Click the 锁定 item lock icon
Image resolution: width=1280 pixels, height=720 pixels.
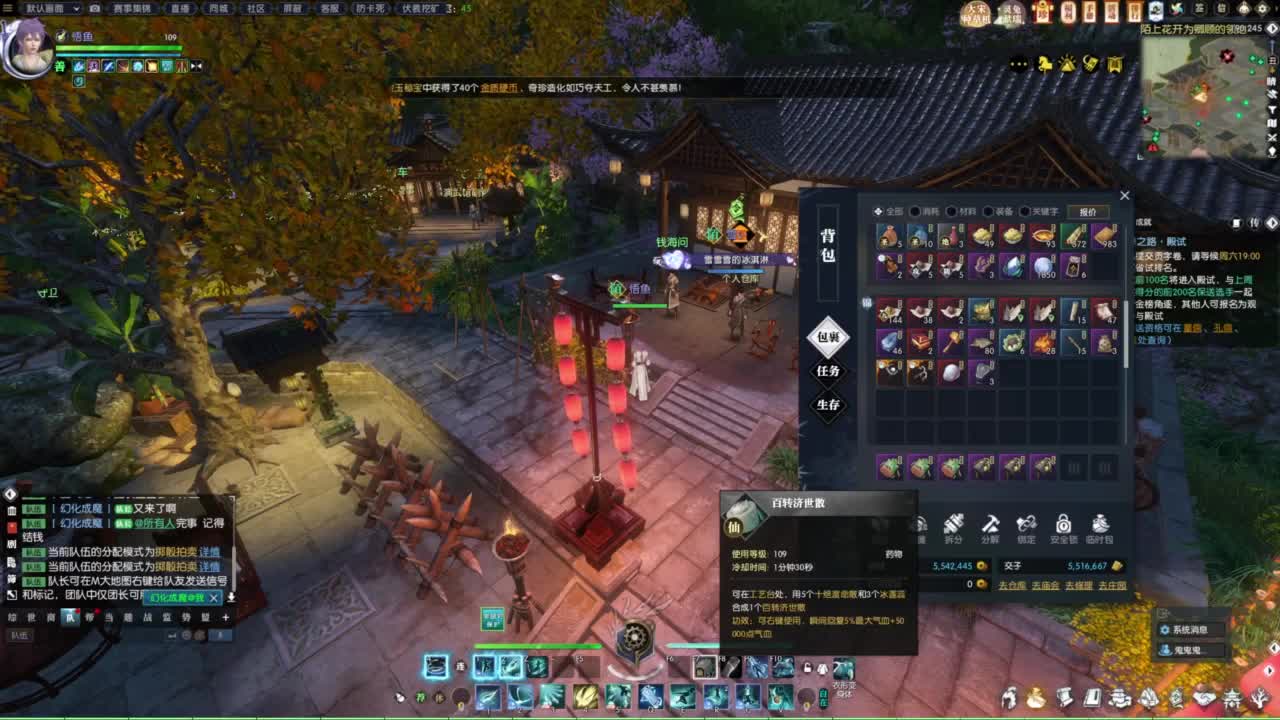pos(1025,522)
